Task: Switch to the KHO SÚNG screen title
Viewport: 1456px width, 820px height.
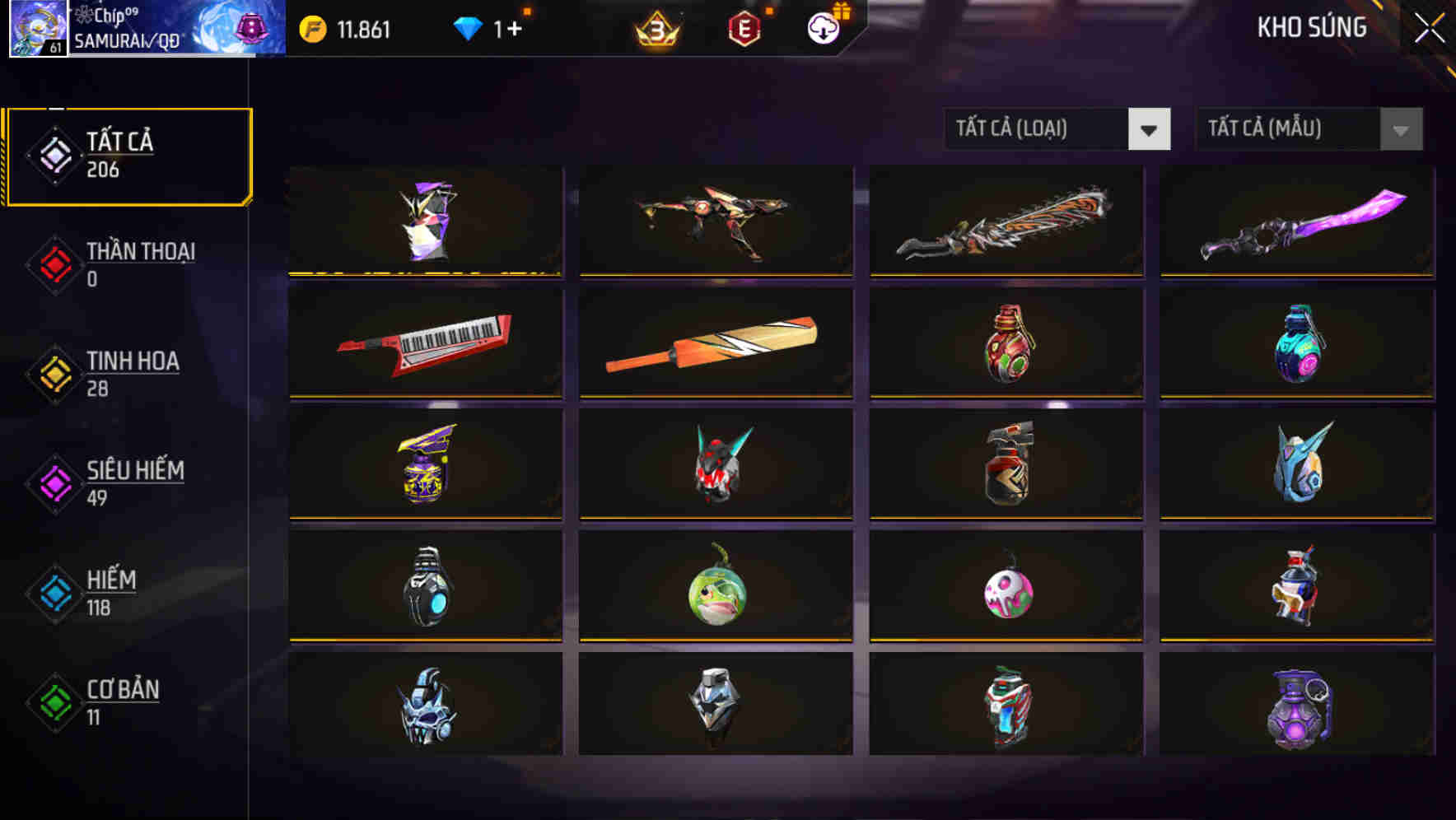Action: coord(1313,26)
